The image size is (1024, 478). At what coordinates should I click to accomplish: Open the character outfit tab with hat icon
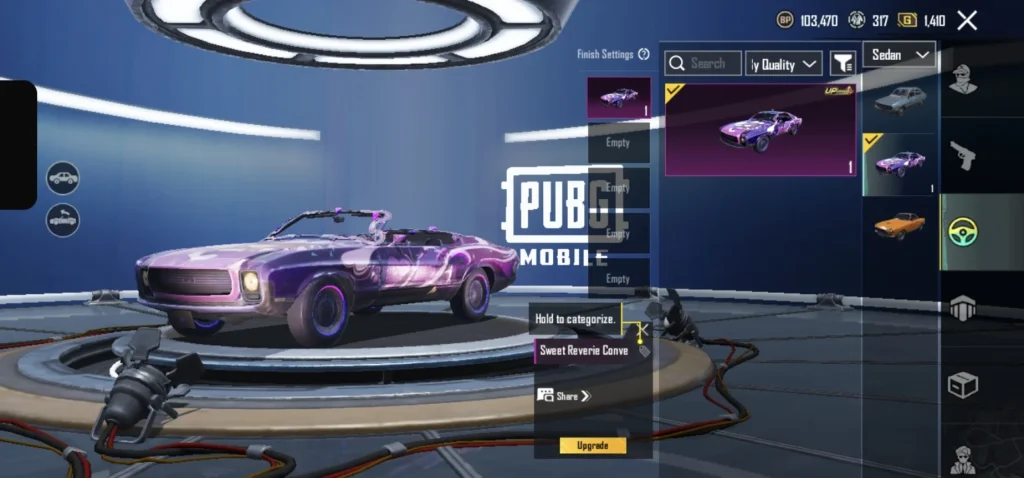tap(963, 78)
